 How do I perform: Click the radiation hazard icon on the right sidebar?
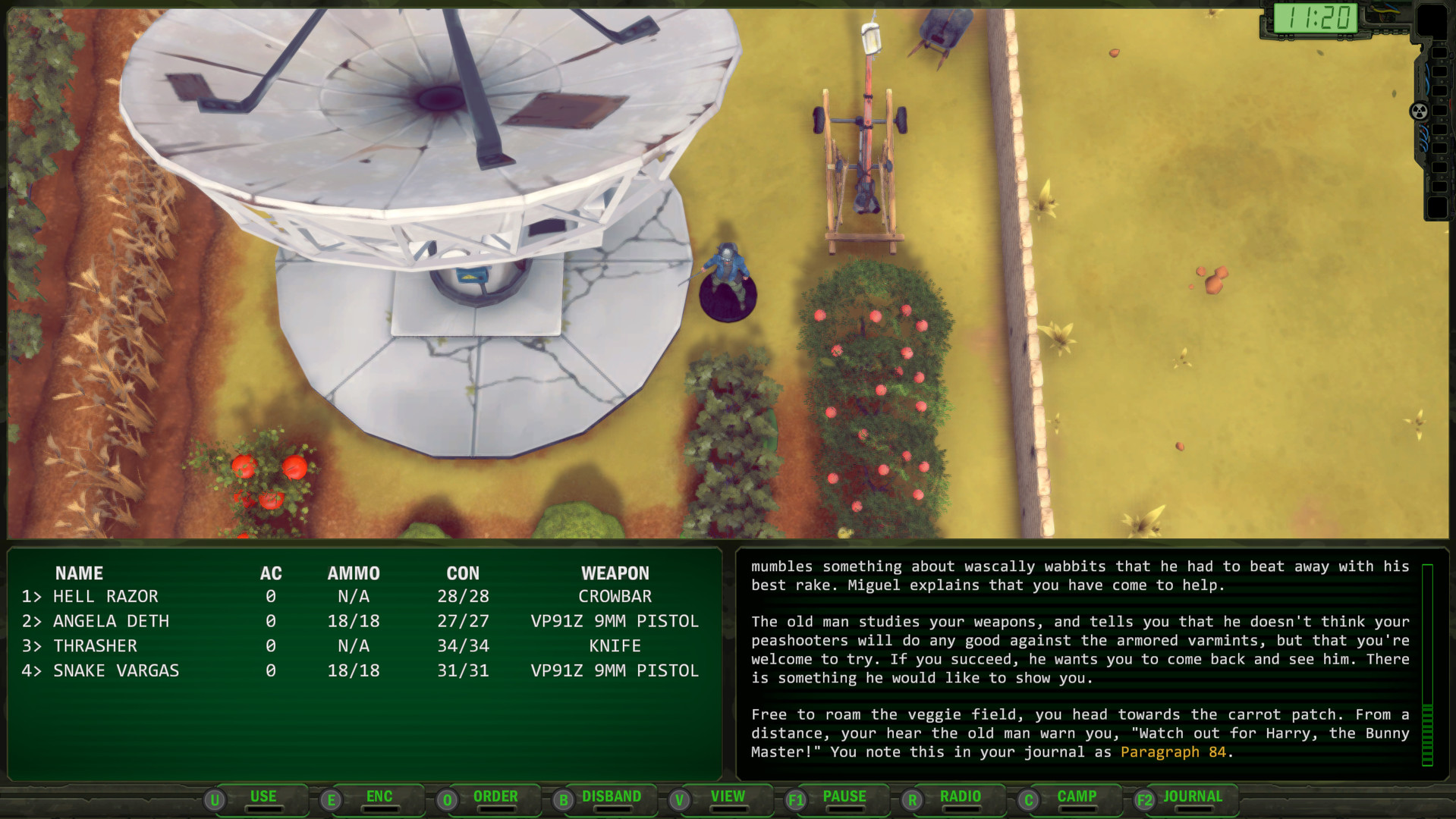point(1417,111)
